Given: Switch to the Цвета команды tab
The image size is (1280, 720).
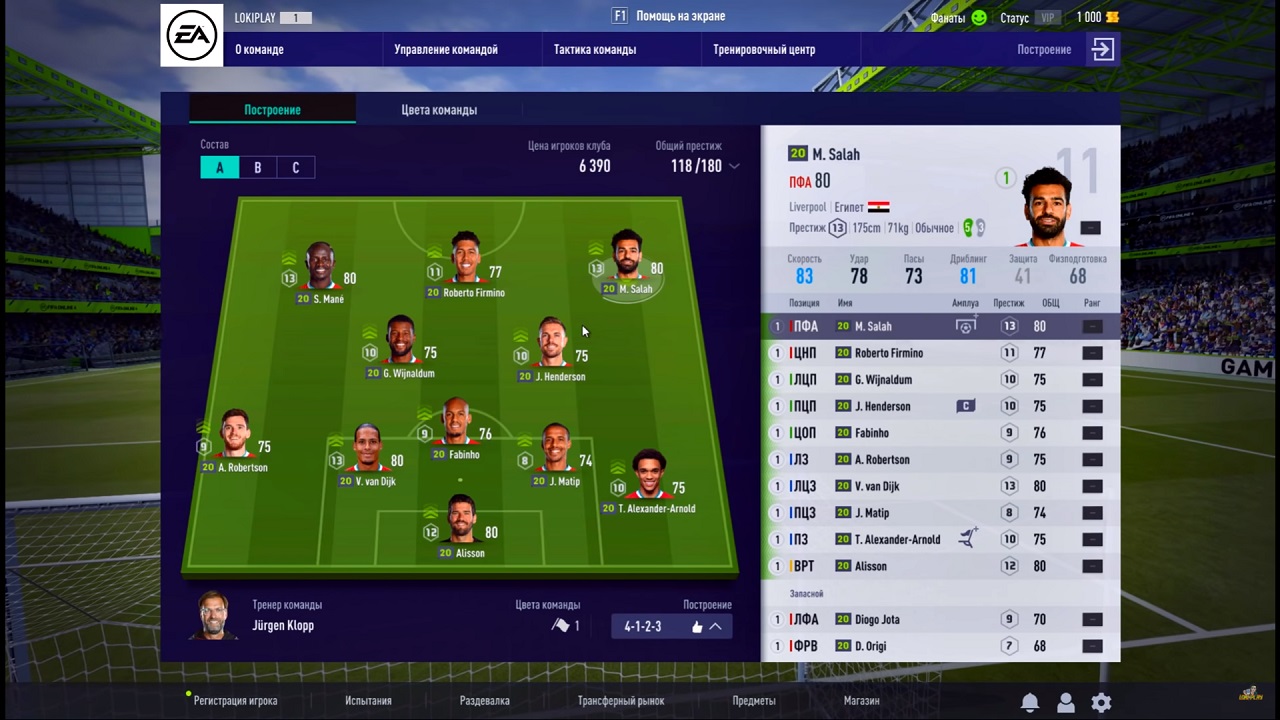Looking at the screenshot, I should click(x=438, y=110).
